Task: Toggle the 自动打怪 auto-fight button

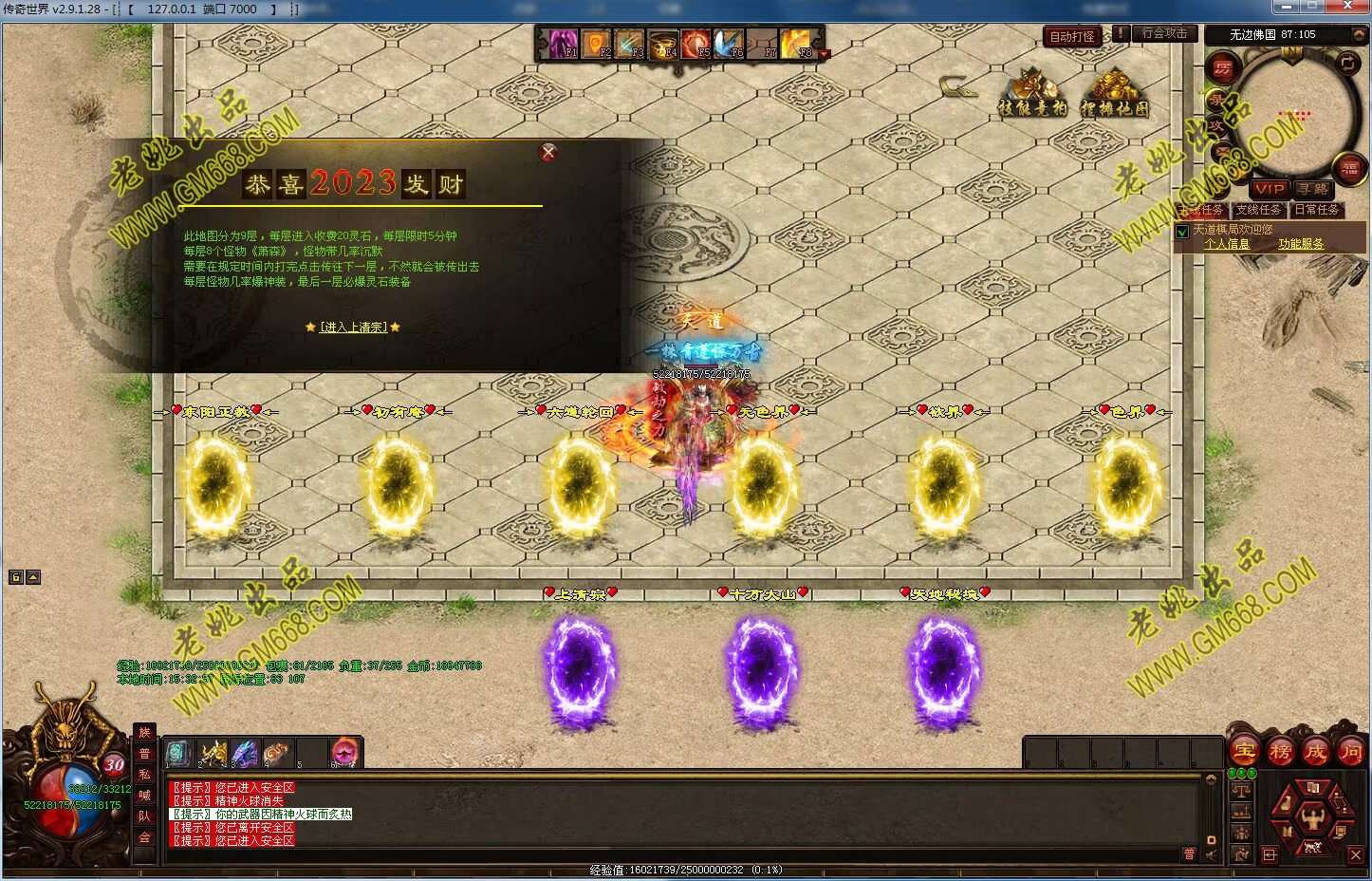Action: point(1072,37)
